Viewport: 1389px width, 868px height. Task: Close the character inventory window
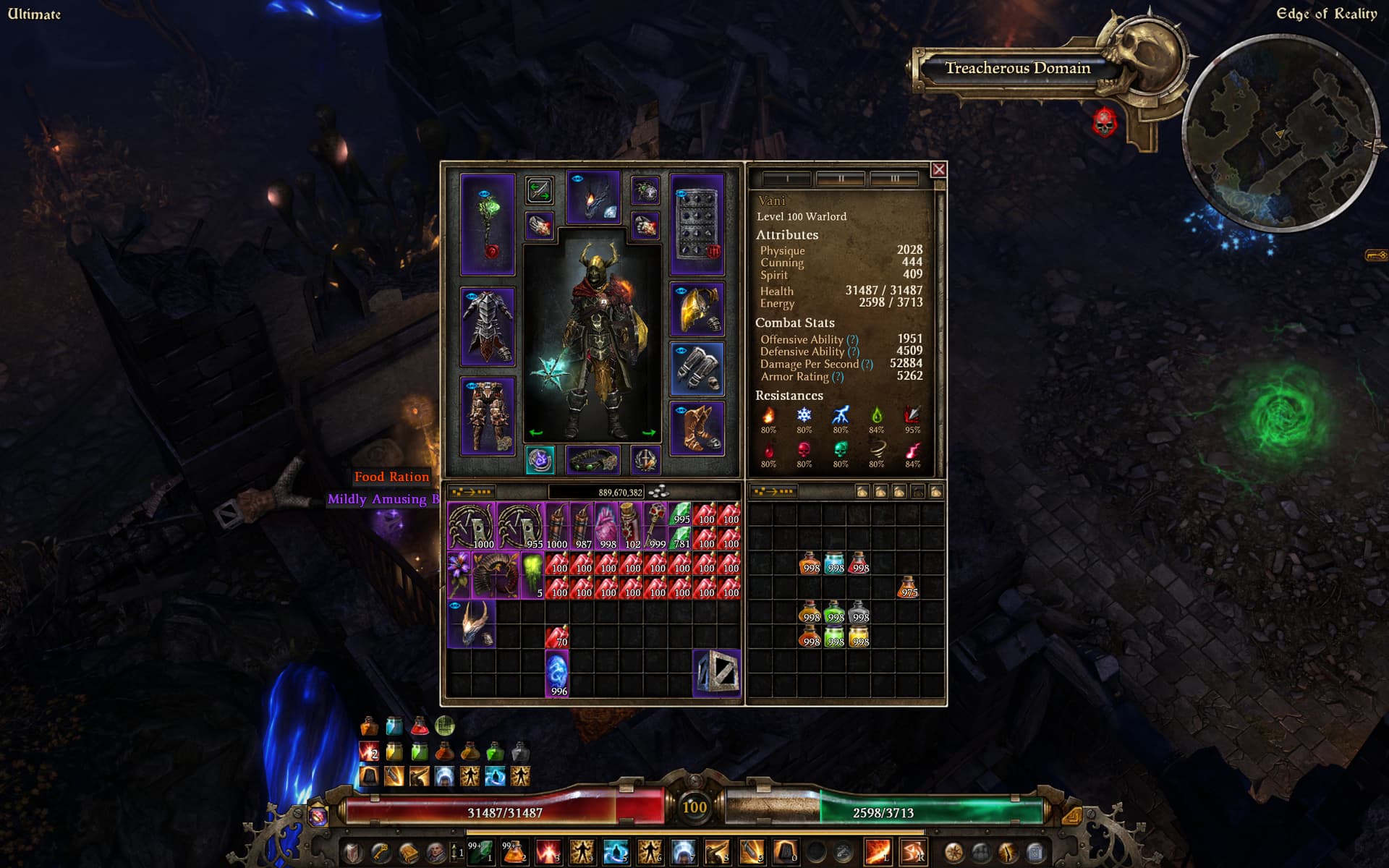click(x=938, y=169)
